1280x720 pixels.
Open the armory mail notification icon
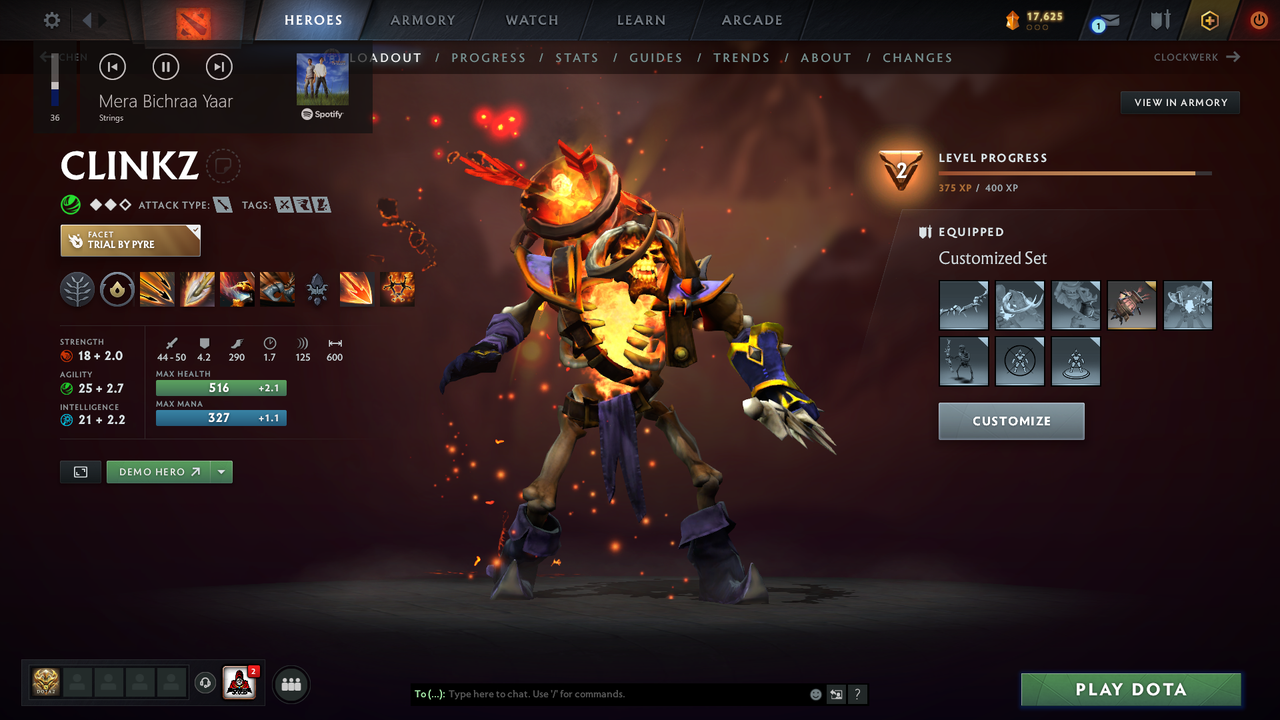(x=1104, y=19)
